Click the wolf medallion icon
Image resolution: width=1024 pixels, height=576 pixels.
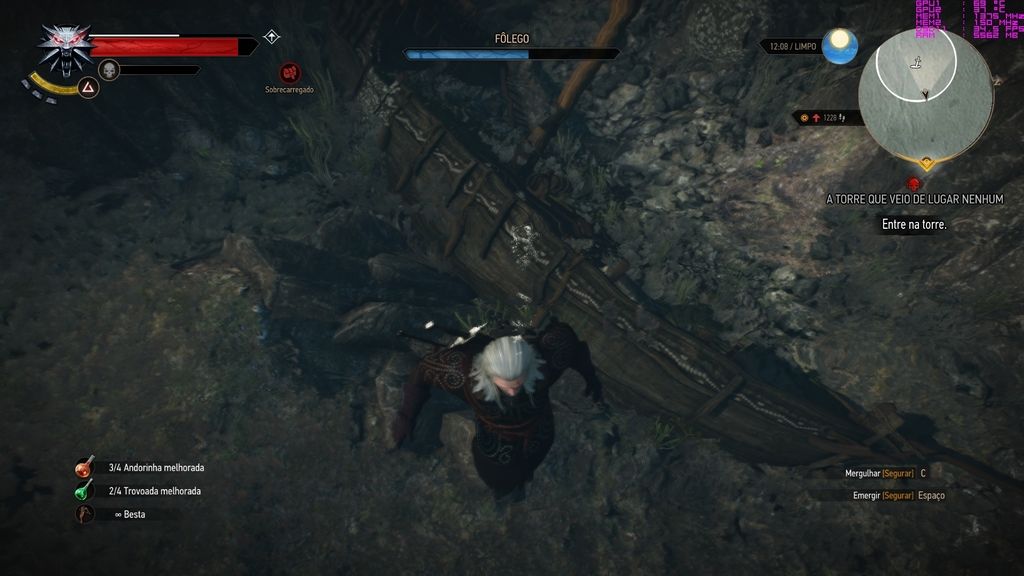(66, 48)
